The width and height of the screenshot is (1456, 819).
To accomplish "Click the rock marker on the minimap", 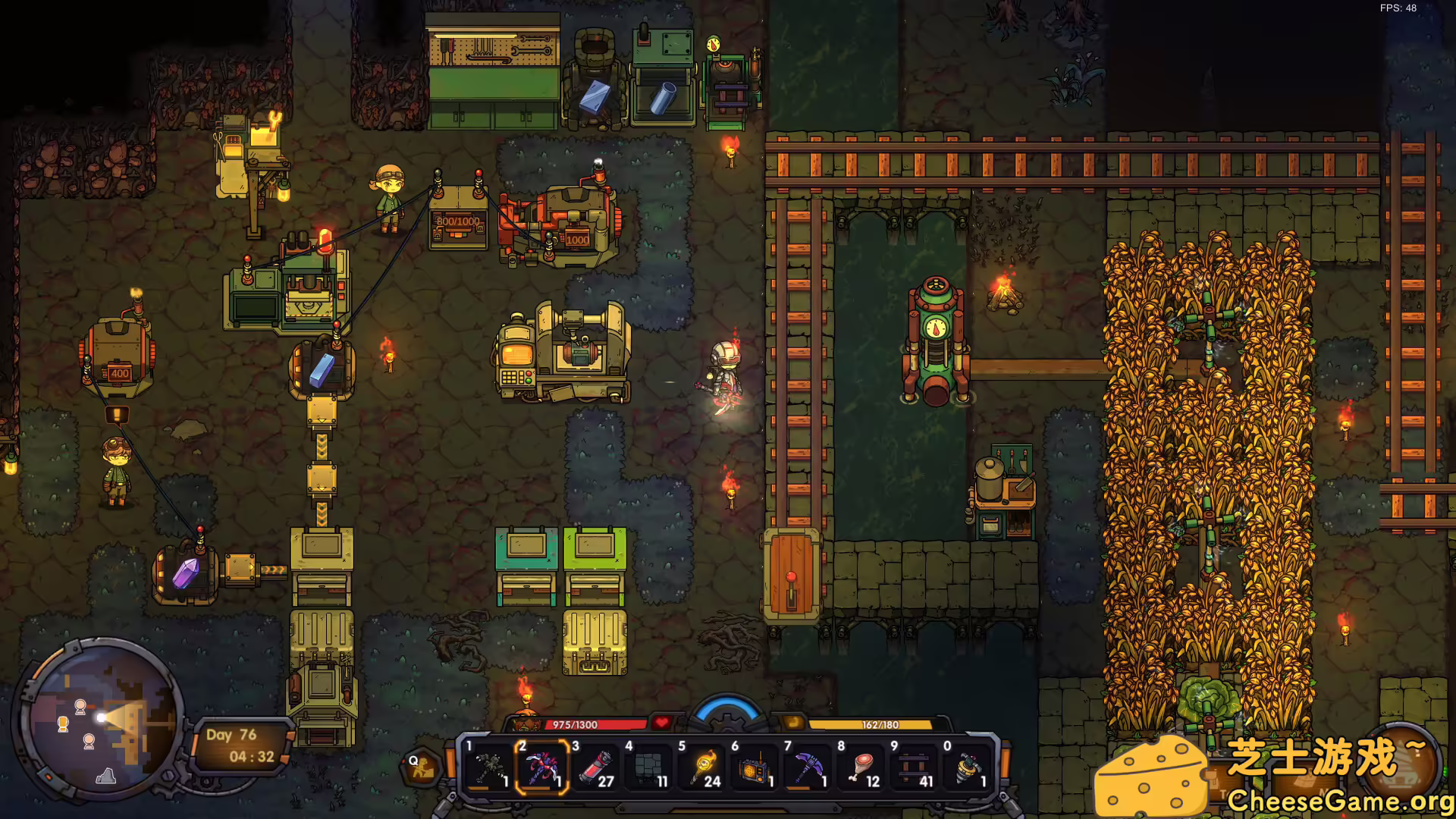I will coord(106,775).
